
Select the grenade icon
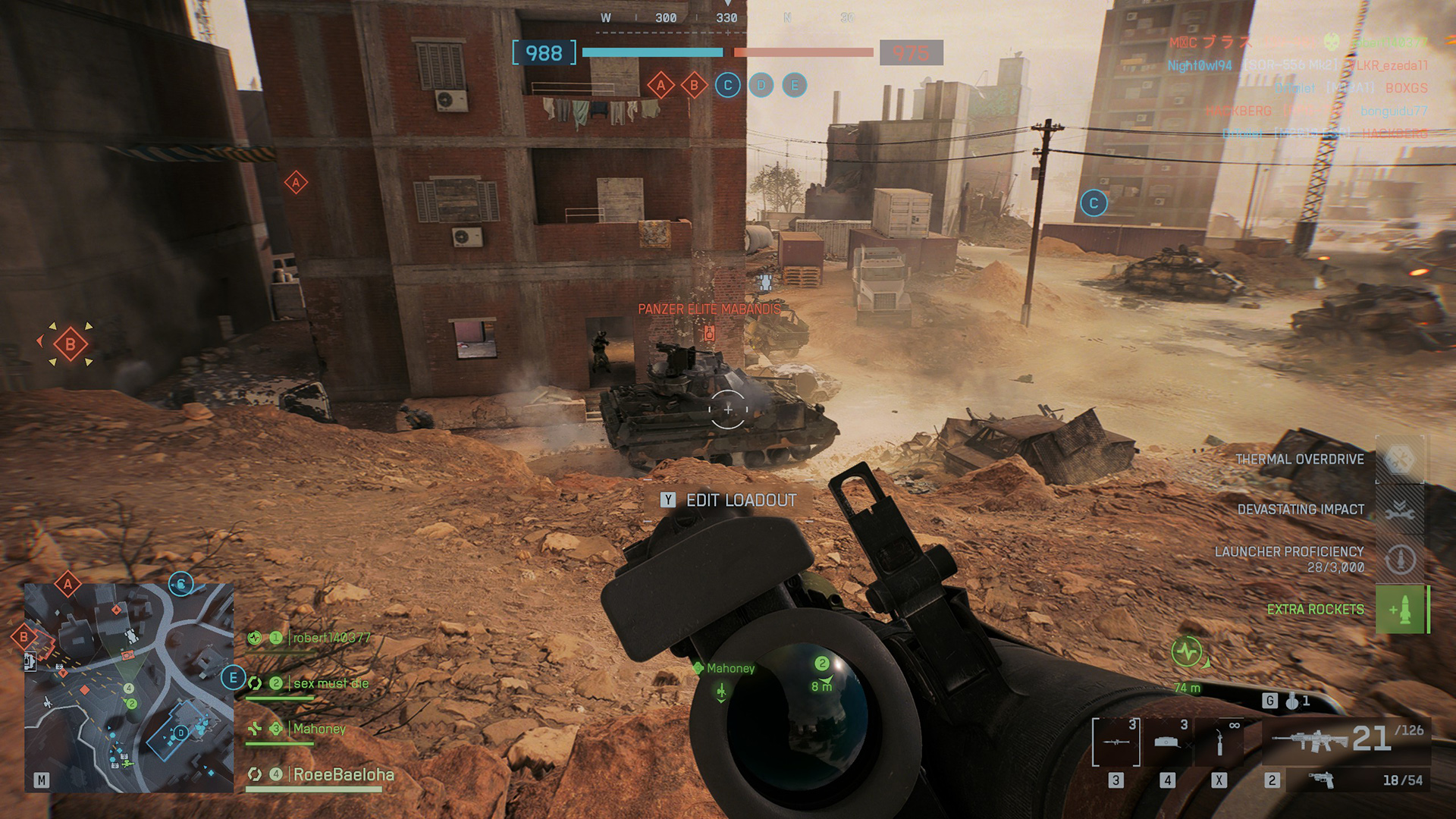(1292, 701)
